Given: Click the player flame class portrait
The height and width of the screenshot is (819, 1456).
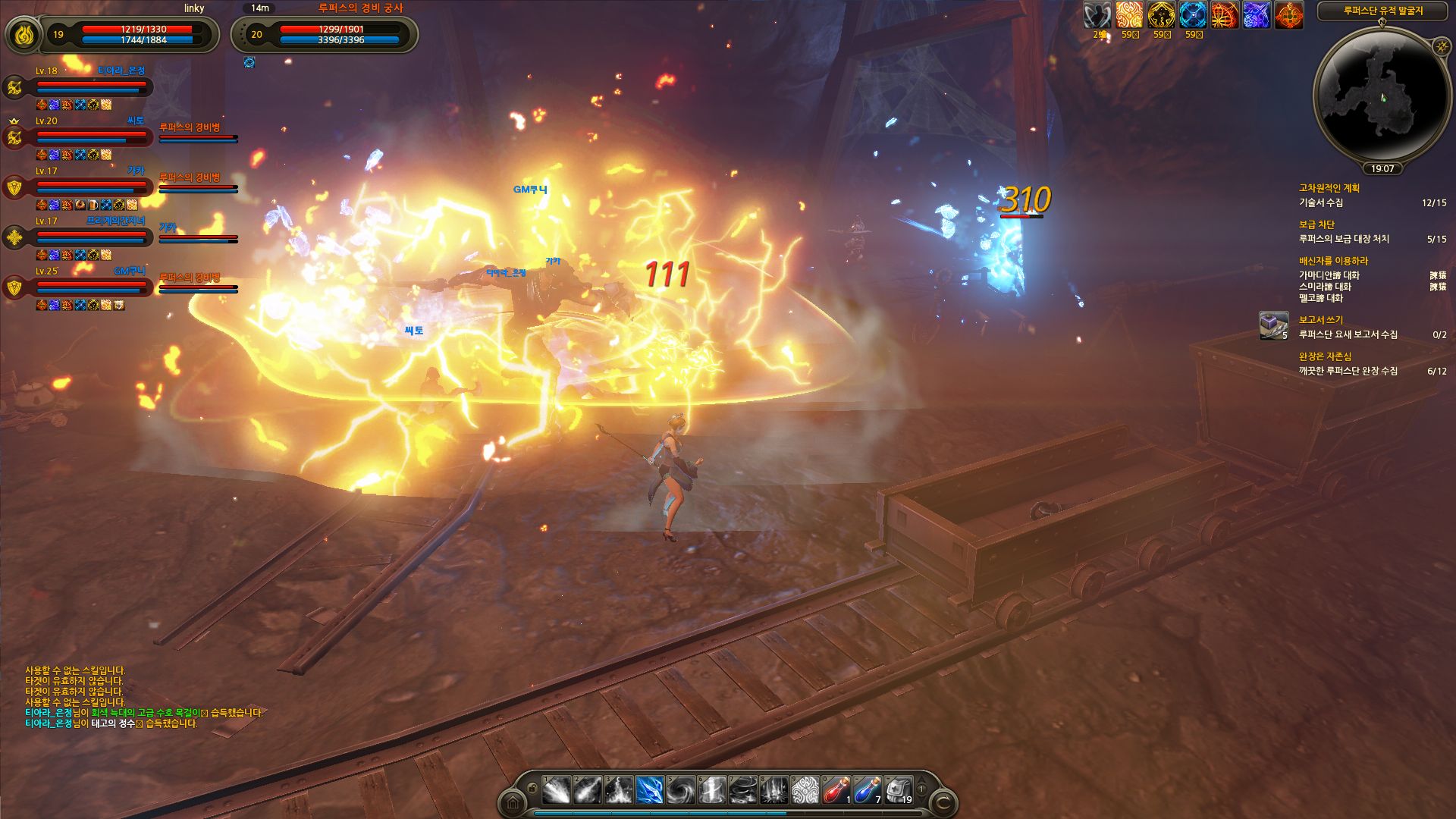Looking at the screenshot, I should pos(24,34).
